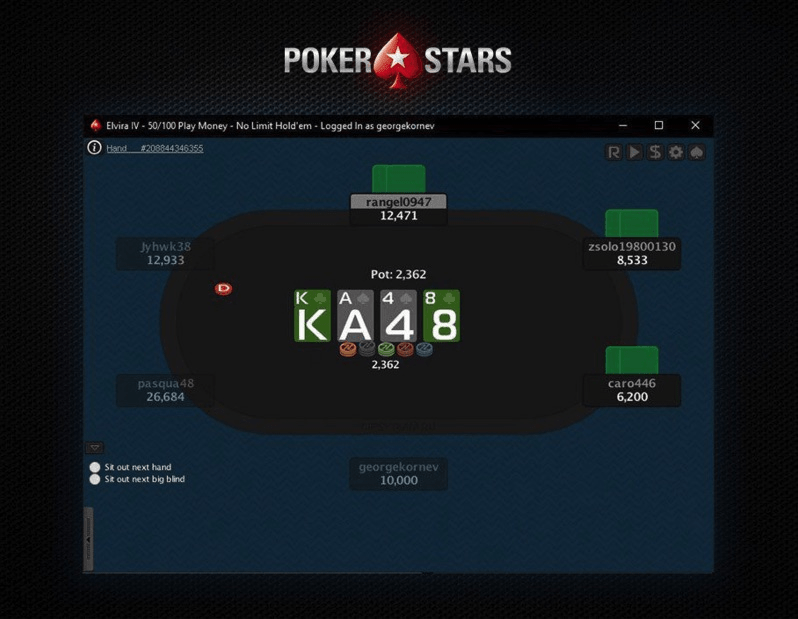Select your georgekornev name plate
This screenshot has width=798, height=619.
pos(399,474)
